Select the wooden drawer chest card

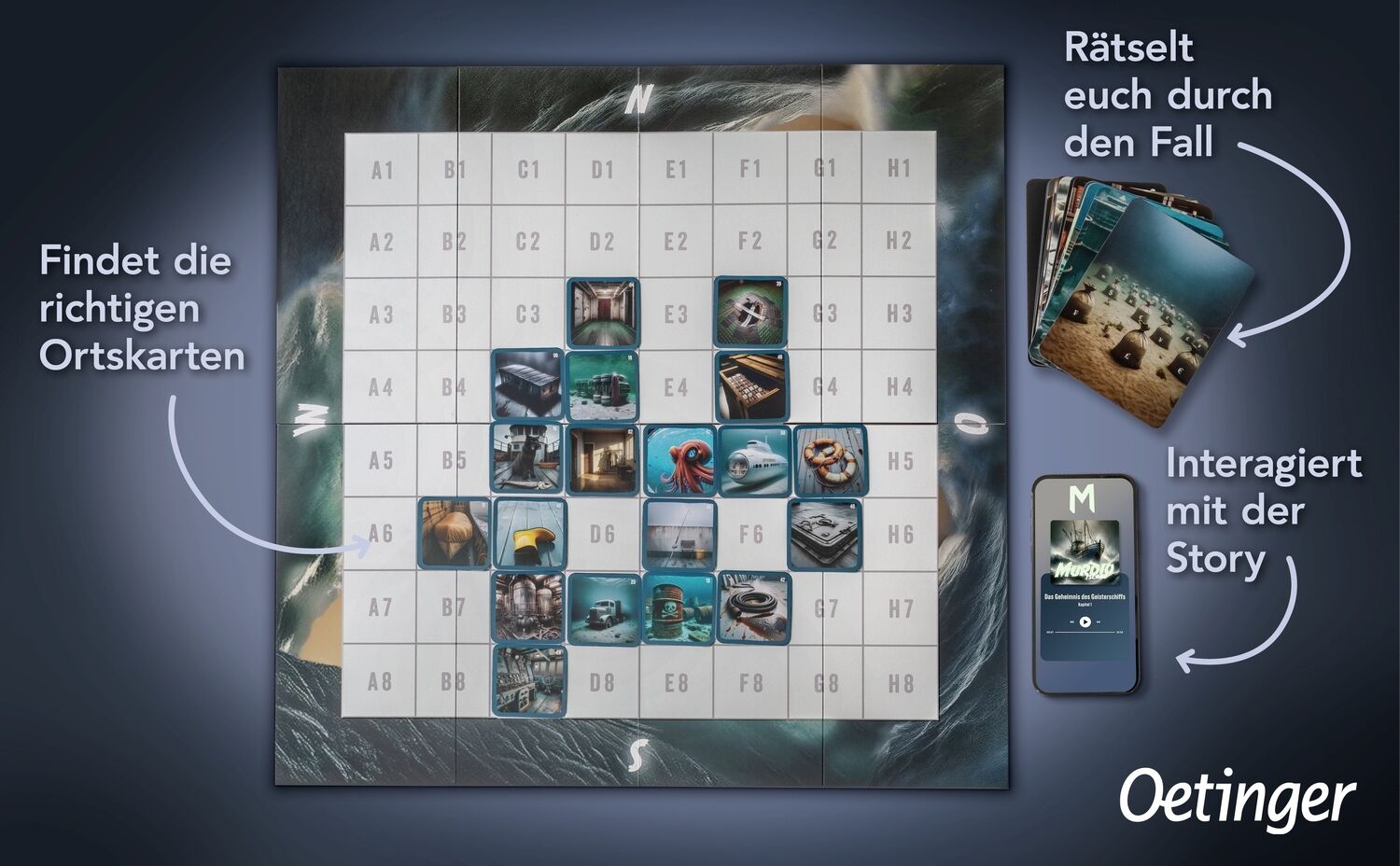pos(751,386)
